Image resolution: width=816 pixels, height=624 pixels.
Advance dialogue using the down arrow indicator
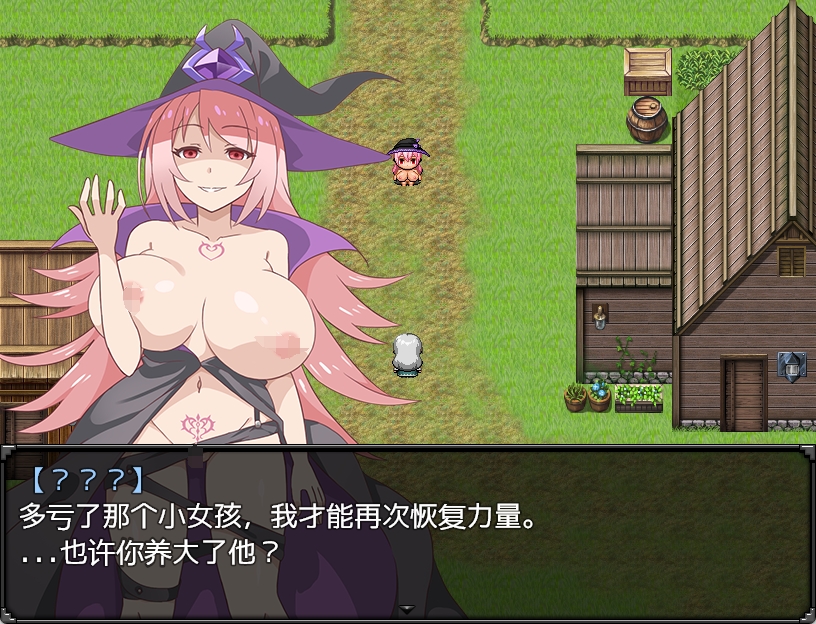[x=407, y=608]
